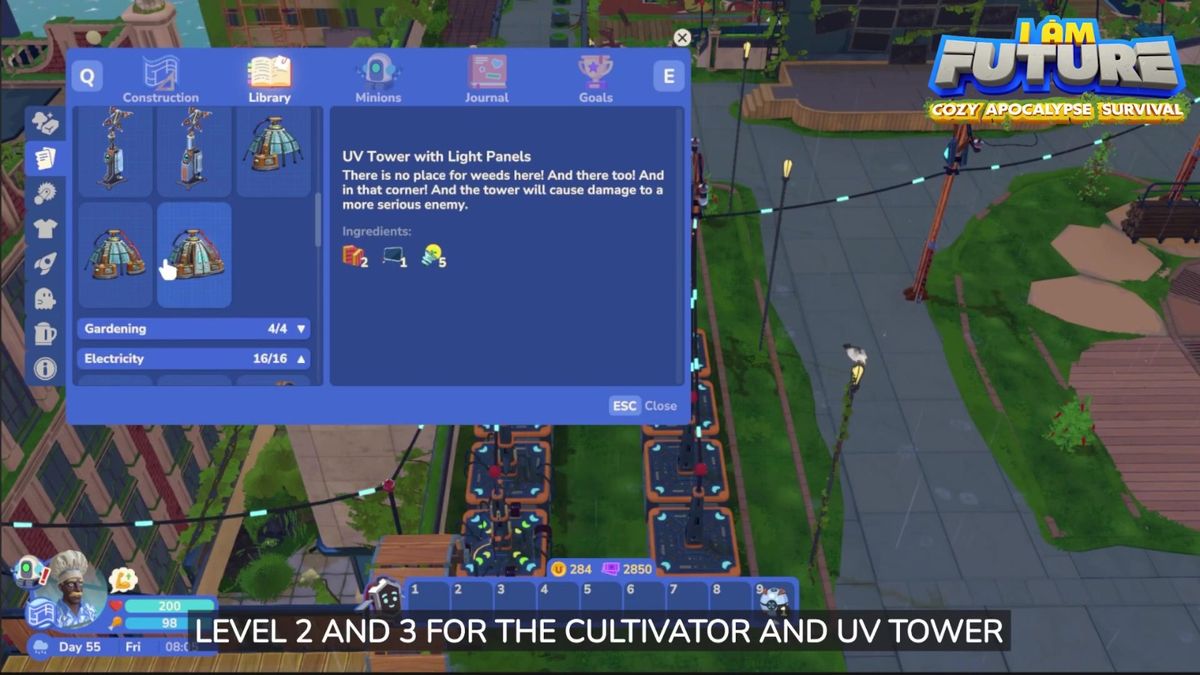Viewport: 1200px width, 675px height.
Task: Show the Goals tab
Action: 595,79
